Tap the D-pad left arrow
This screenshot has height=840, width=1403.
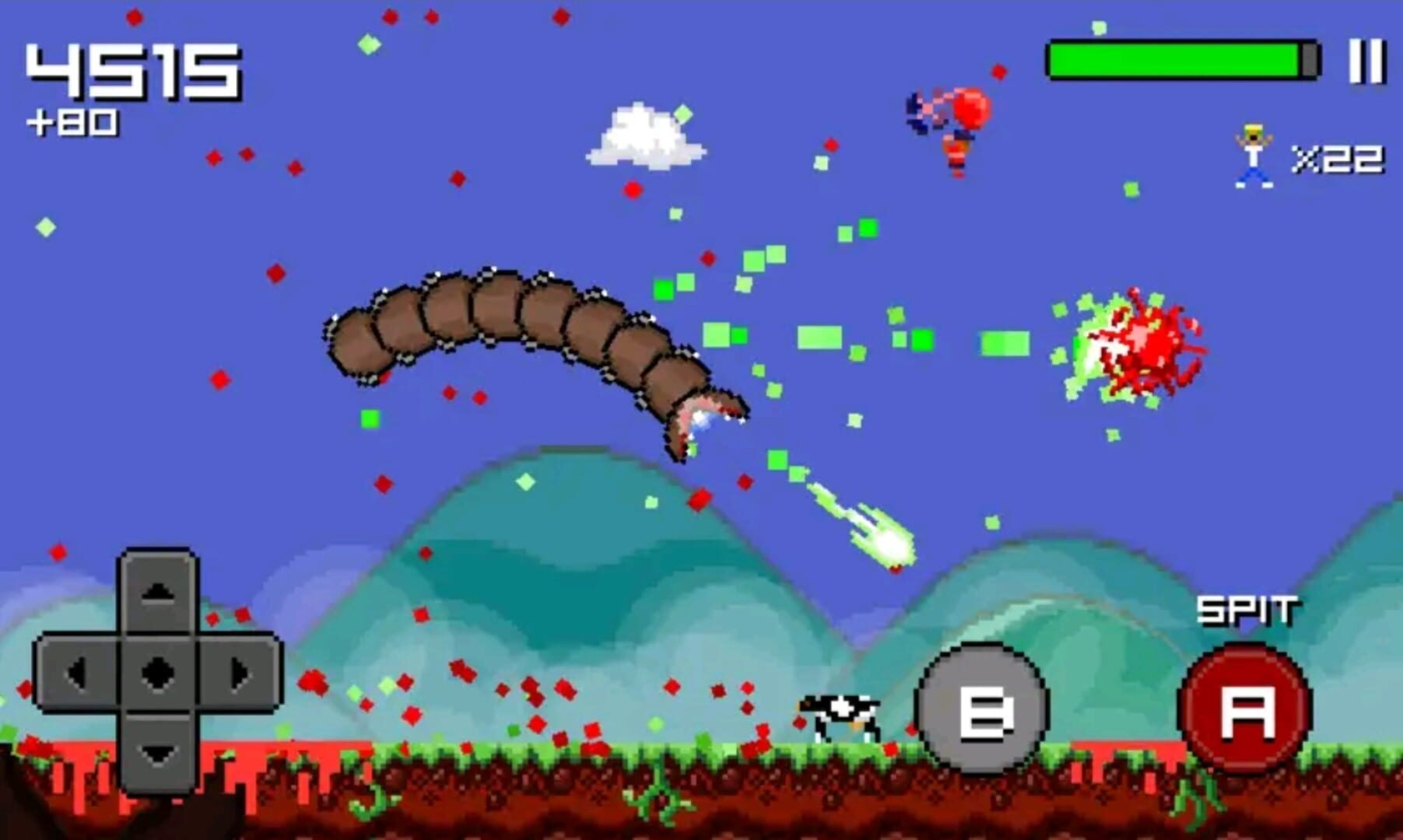(x=76, y=673)
